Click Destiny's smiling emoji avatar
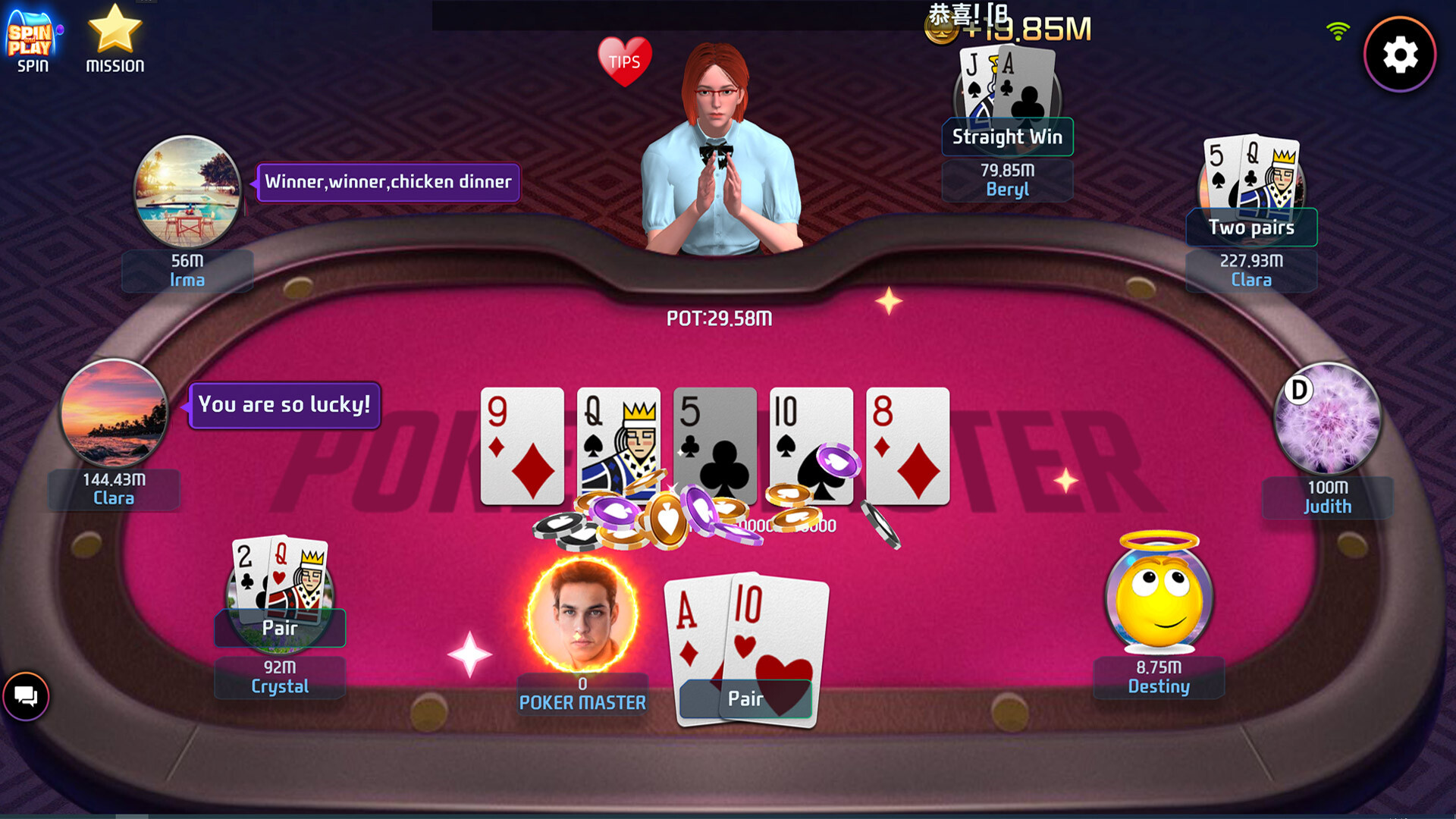Image resolution: width=1456 pixels, height=819 pixels. click(x=1158, y=599)
